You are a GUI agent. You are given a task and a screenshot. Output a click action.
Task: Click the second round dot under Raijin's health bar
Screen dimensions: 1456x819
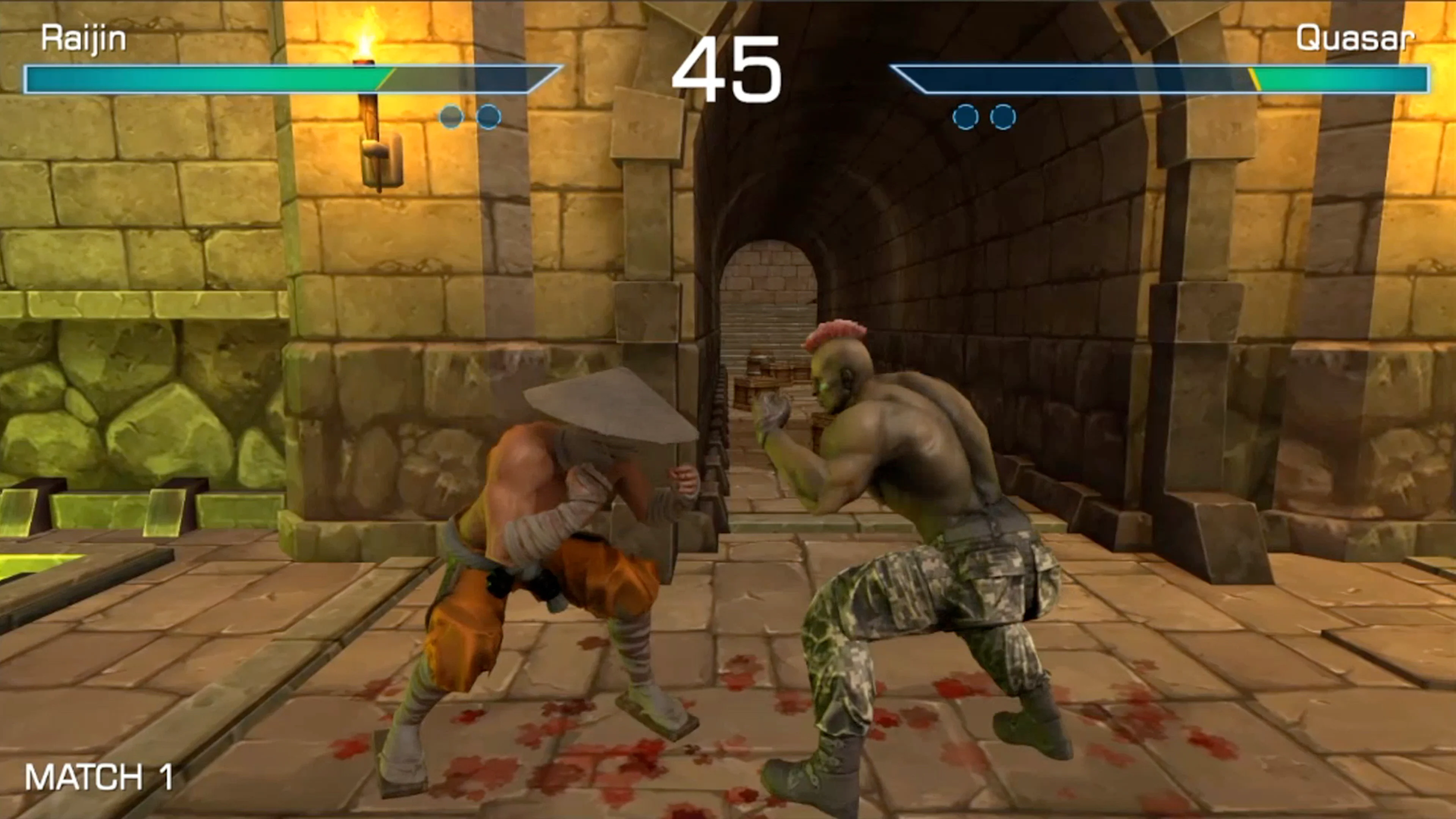(487, 116)
